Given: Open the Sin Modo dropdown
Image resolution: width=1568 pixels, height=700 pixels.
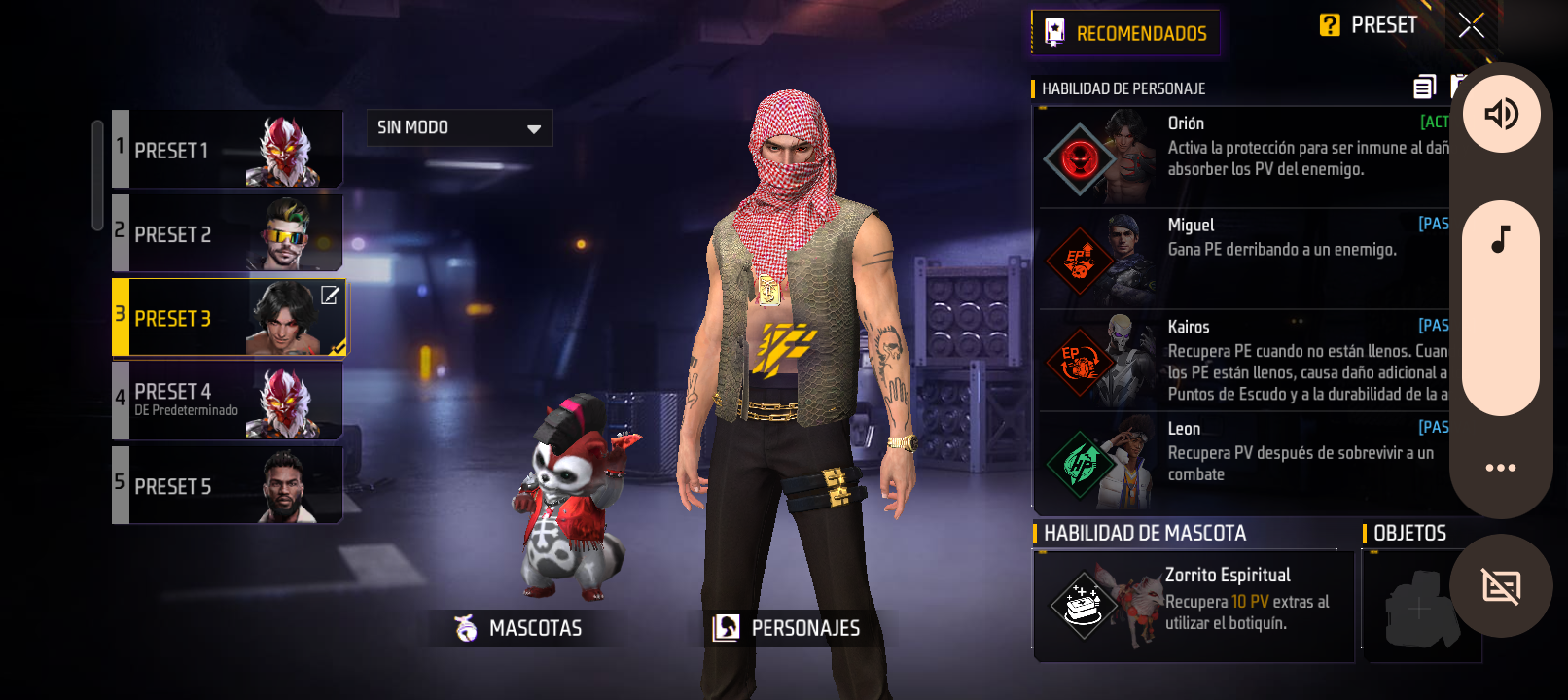Looking at the screenshot, I should [459, 127].
